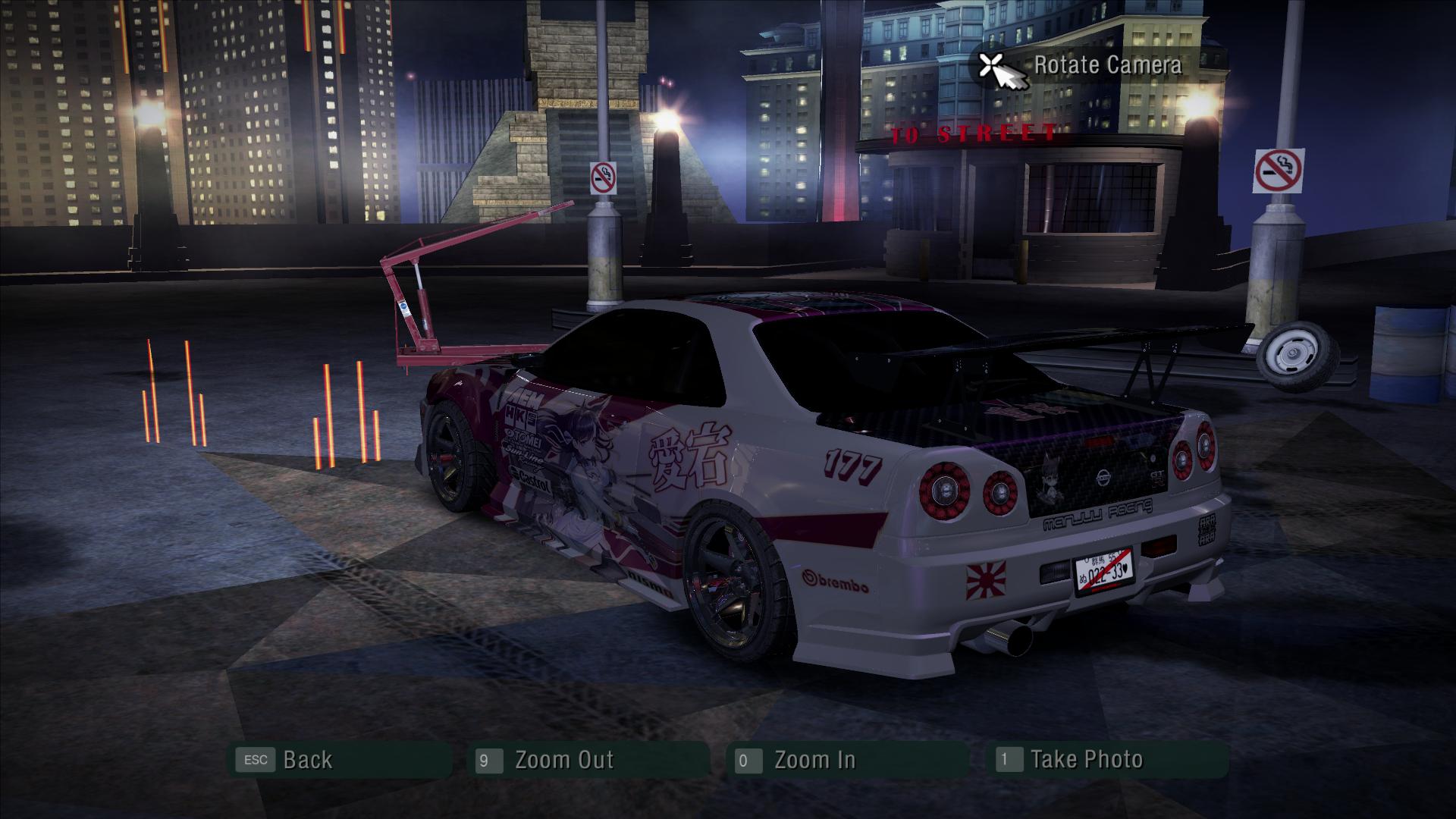Click the ESC key icon for Back

pyautogui.click(x=256, y=760)
